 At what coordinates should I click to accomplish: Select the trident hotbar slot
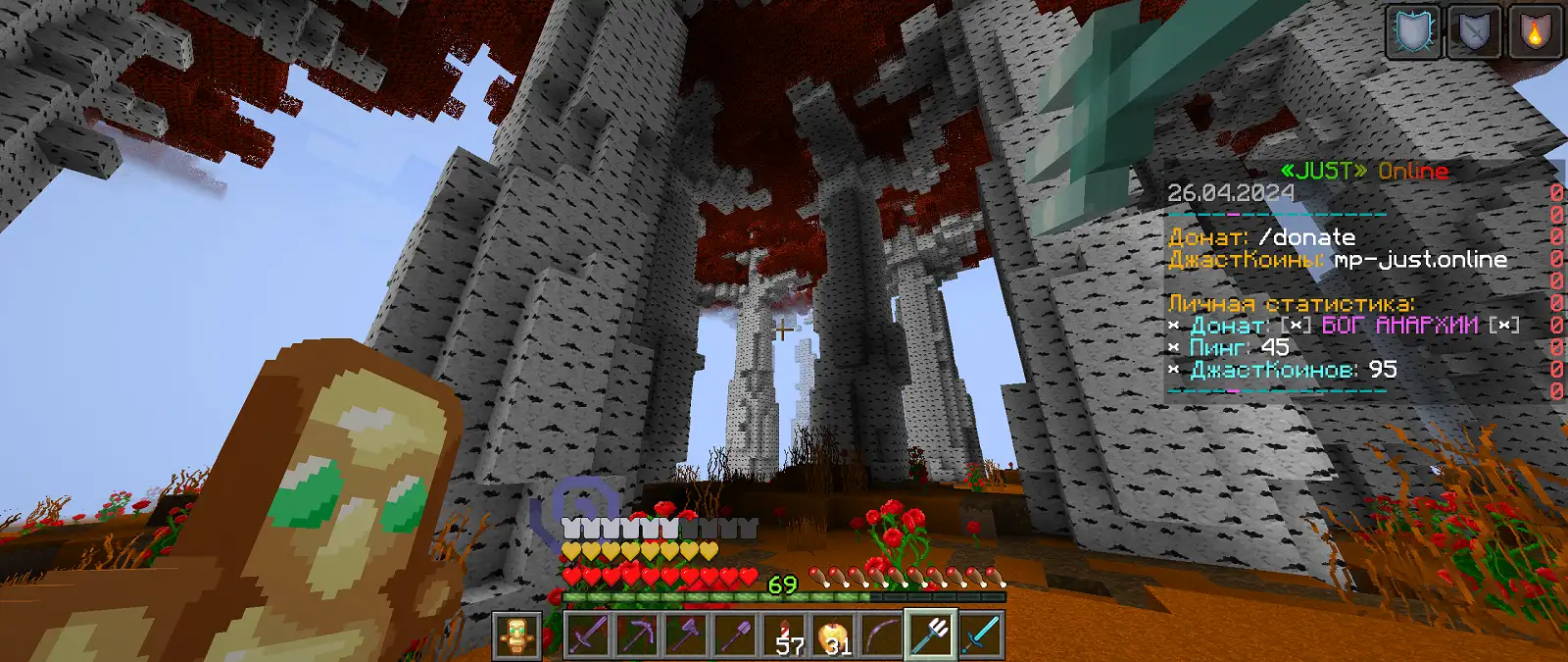(x=931, y=636)
